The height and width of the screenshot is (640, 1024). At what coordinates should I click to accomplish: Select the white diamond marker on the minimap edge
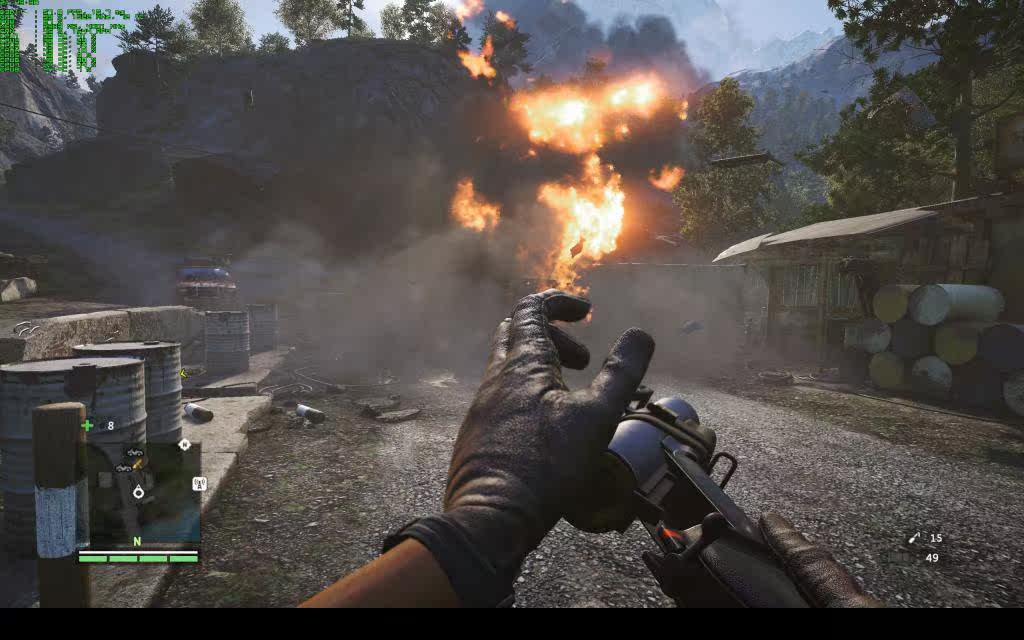coord(184,444)
